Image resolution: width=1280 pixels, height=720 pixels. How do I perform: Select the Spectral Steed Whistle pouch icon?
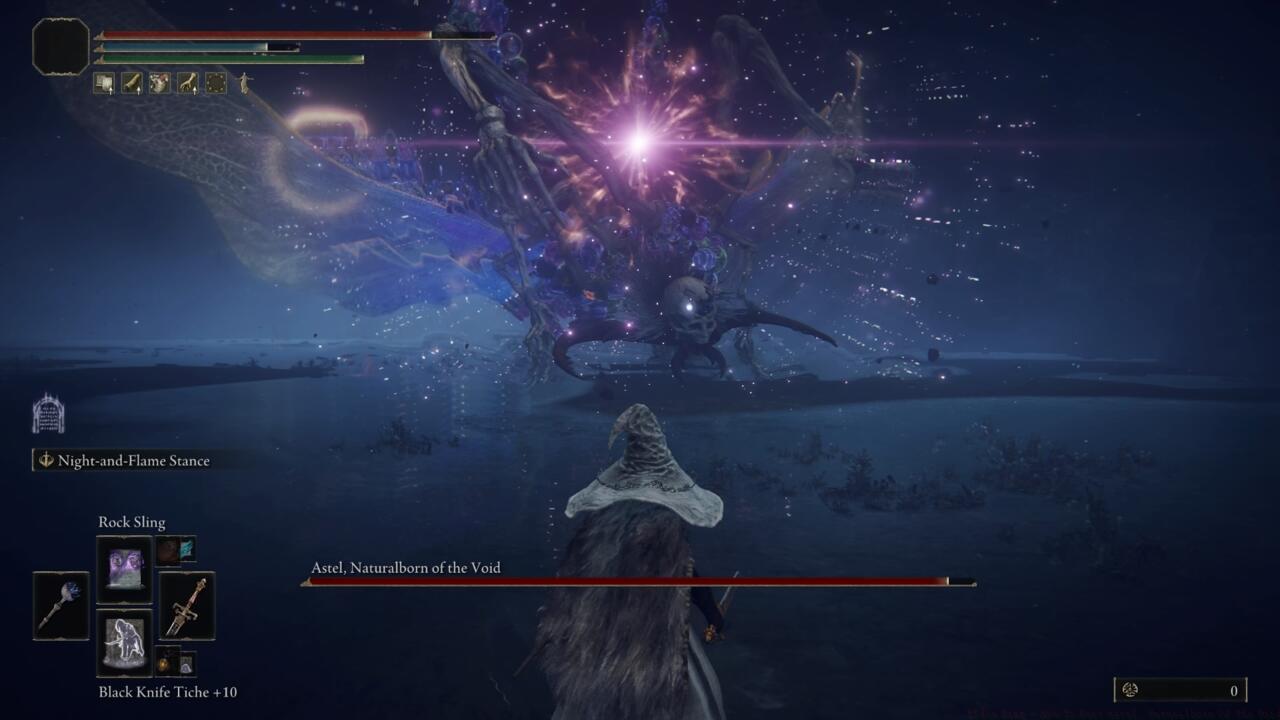point(131,82)
